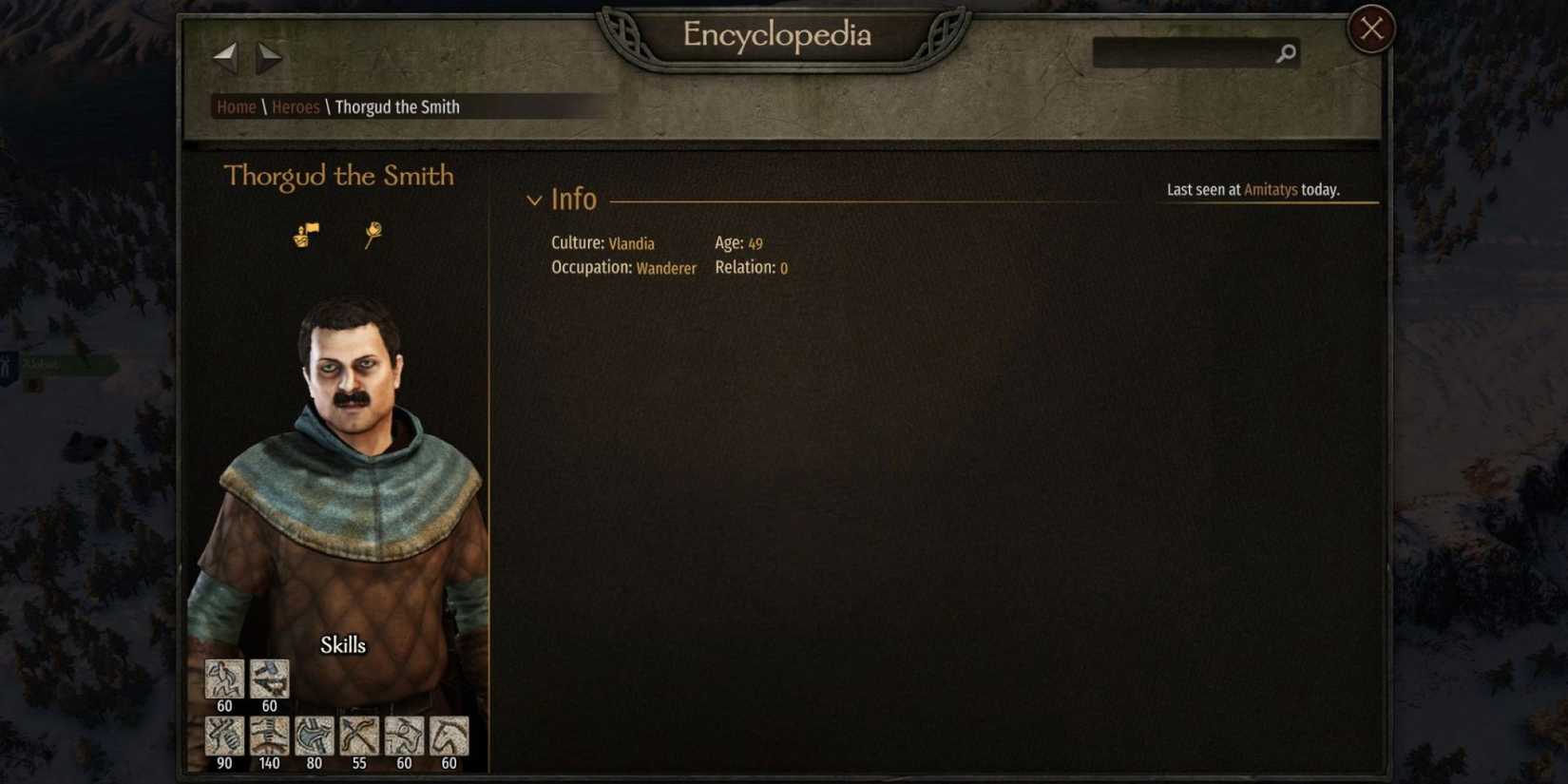
Task: Collapse the Info section chevron
Action: click(x=534, y=200)
